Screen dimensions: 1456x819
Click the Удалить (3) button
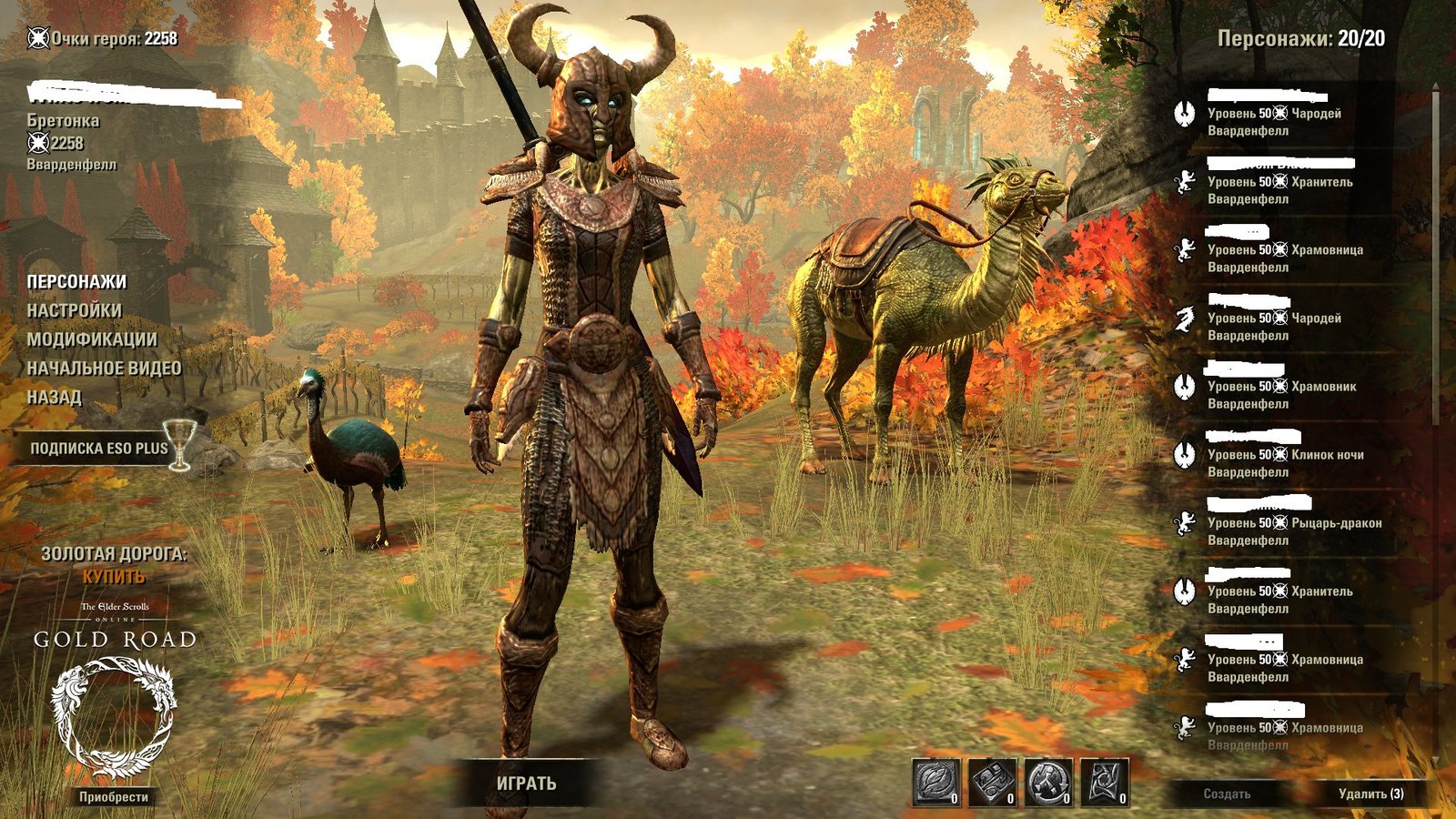tap(1370, 794)
